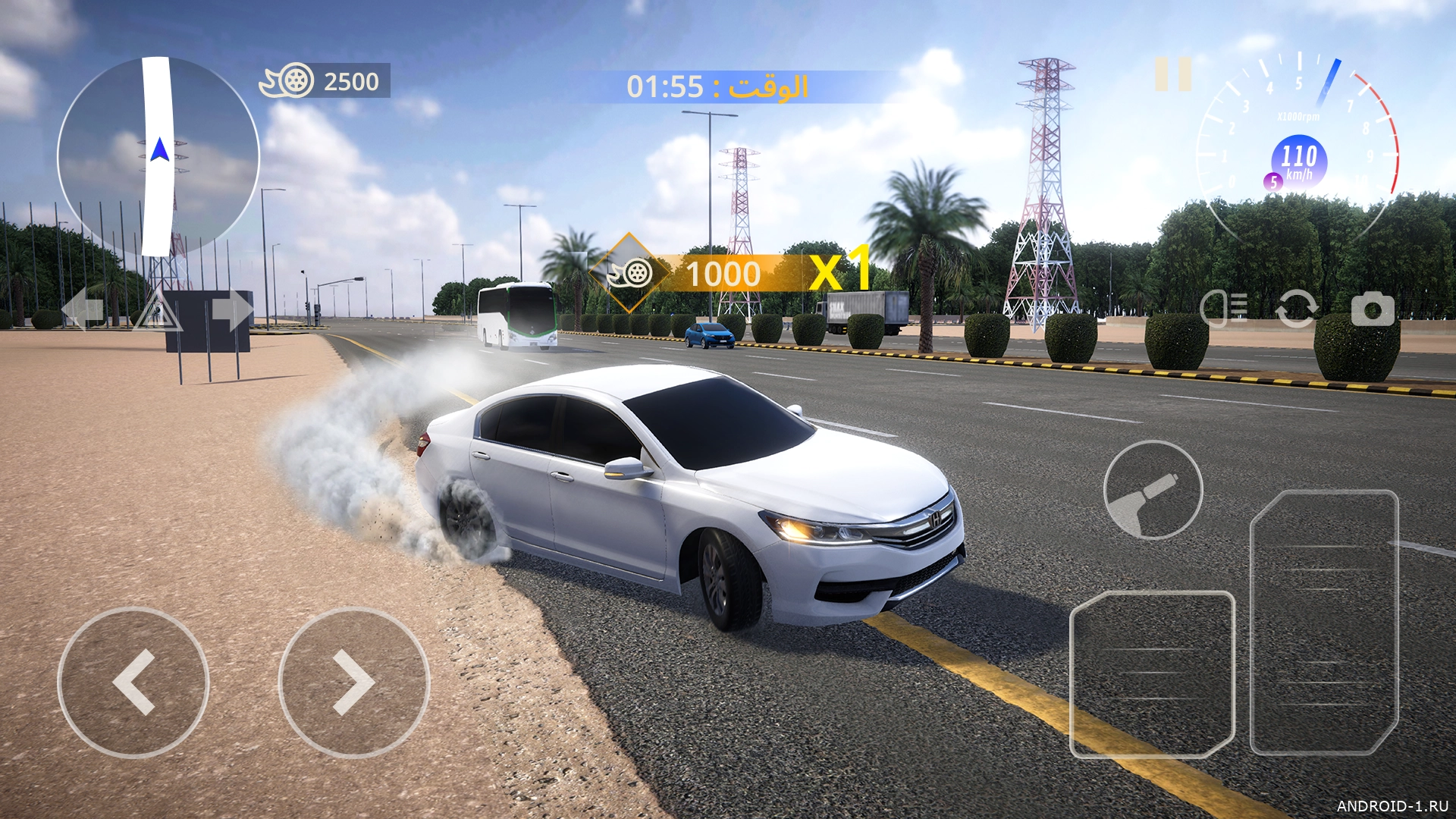1456x819 pixels.
Task: Tap the tall gas pedal
Action: click(x=1324, y=622)
